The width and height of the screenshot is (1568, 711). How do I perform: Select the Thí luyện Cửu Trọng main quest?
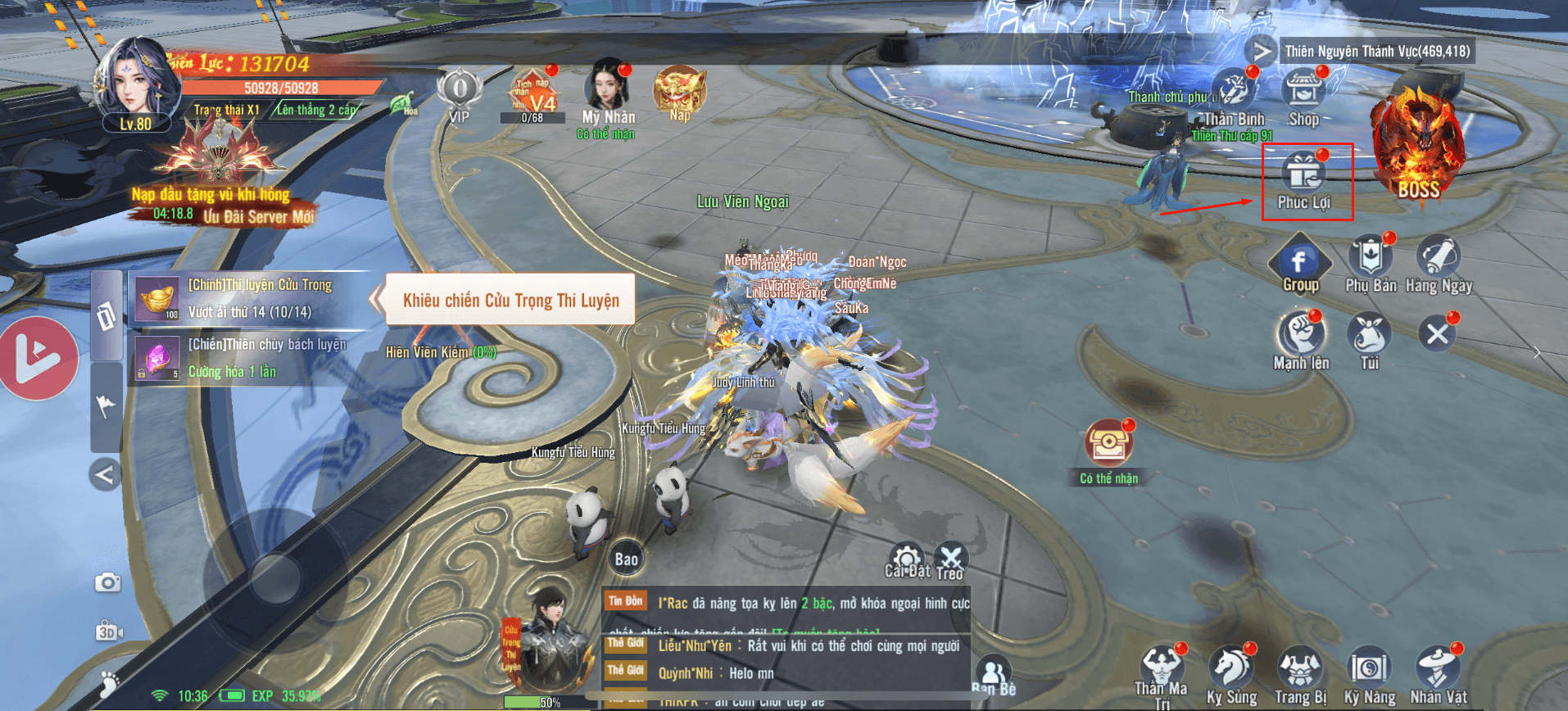(x=250, y=298)
